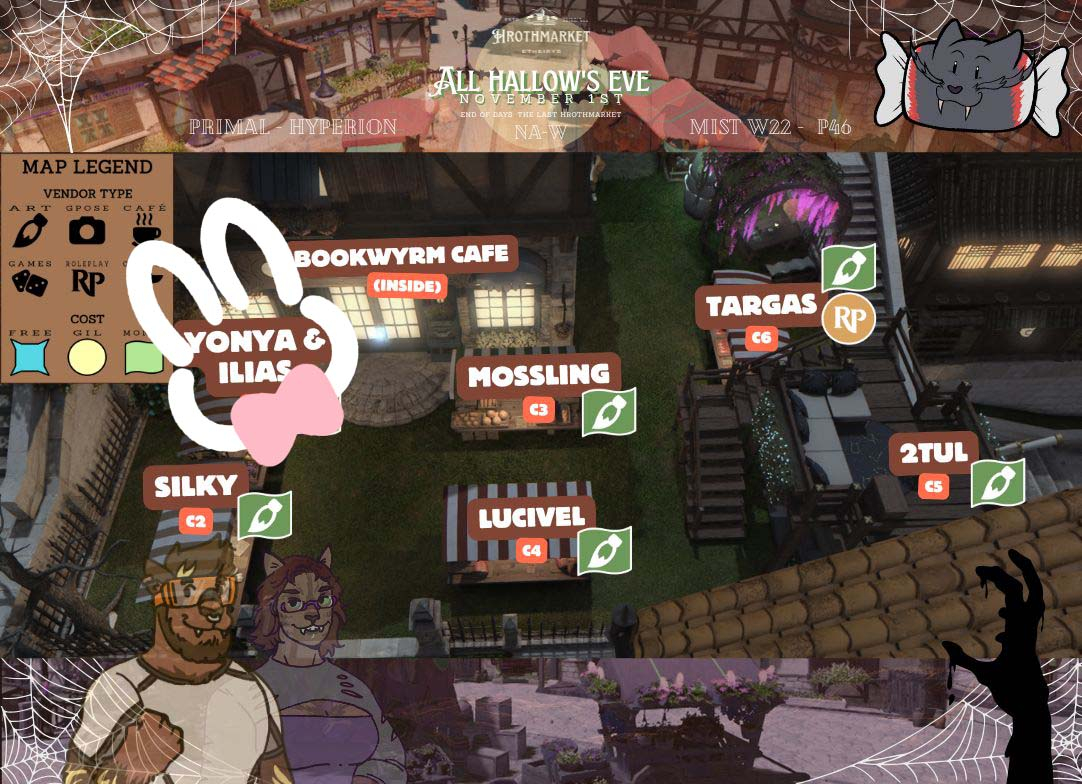Choose the cyan Free cost swatch

[30, 356]
